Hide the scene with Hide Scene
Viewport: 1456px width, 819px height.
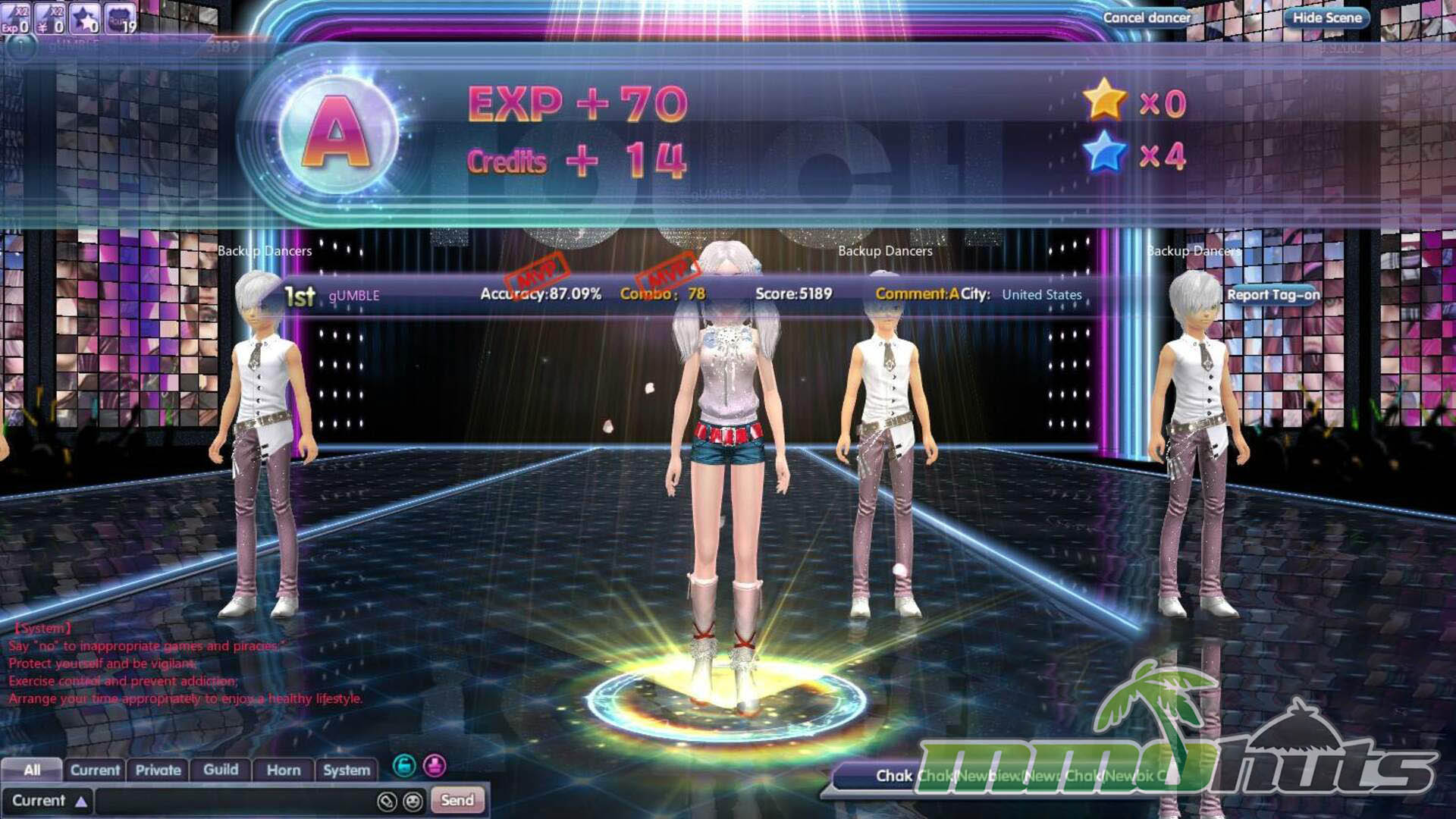click(1326, 17)
